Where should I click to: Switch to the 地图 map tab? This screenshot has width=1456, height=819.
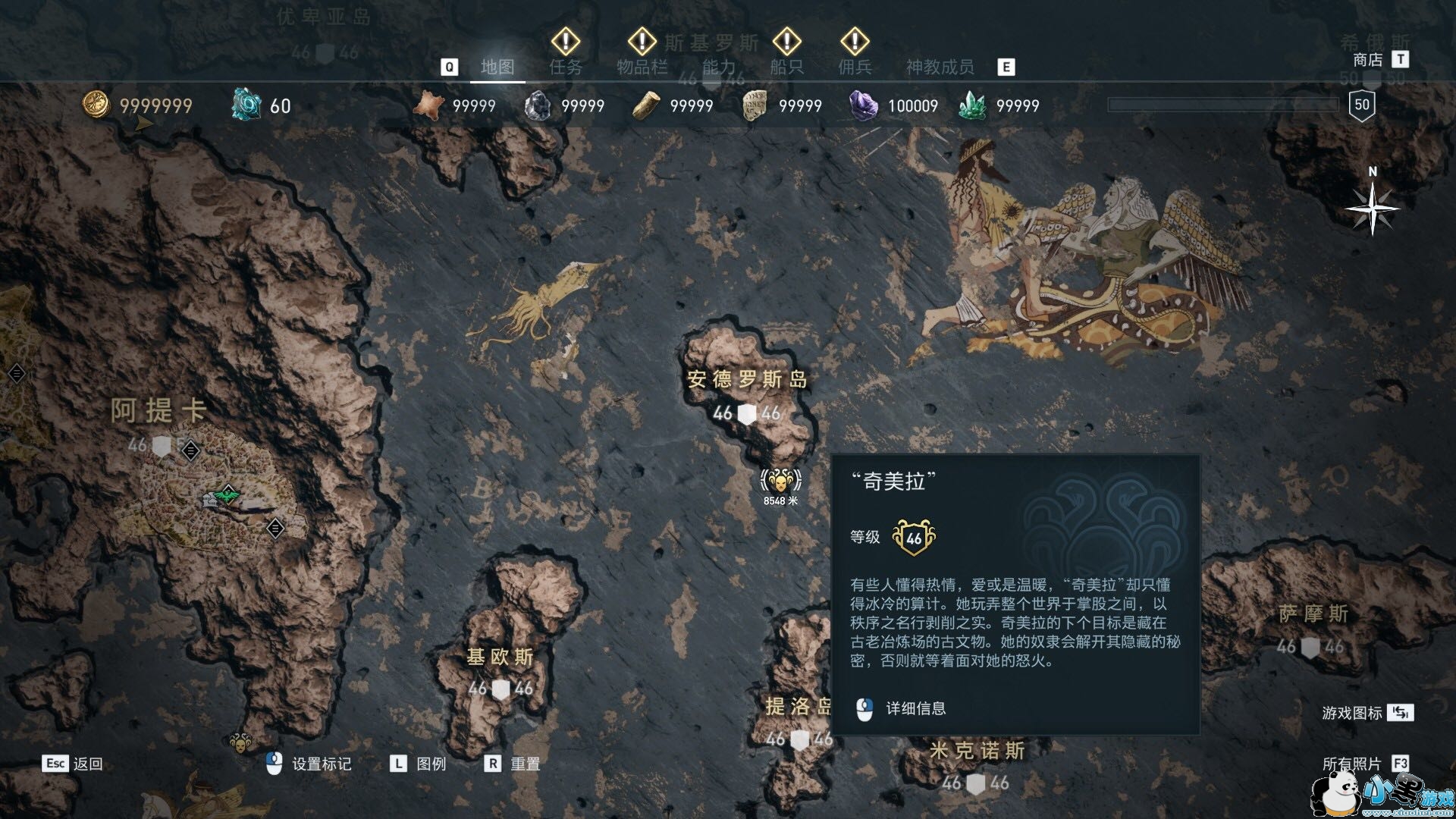(x=497, y=67)
